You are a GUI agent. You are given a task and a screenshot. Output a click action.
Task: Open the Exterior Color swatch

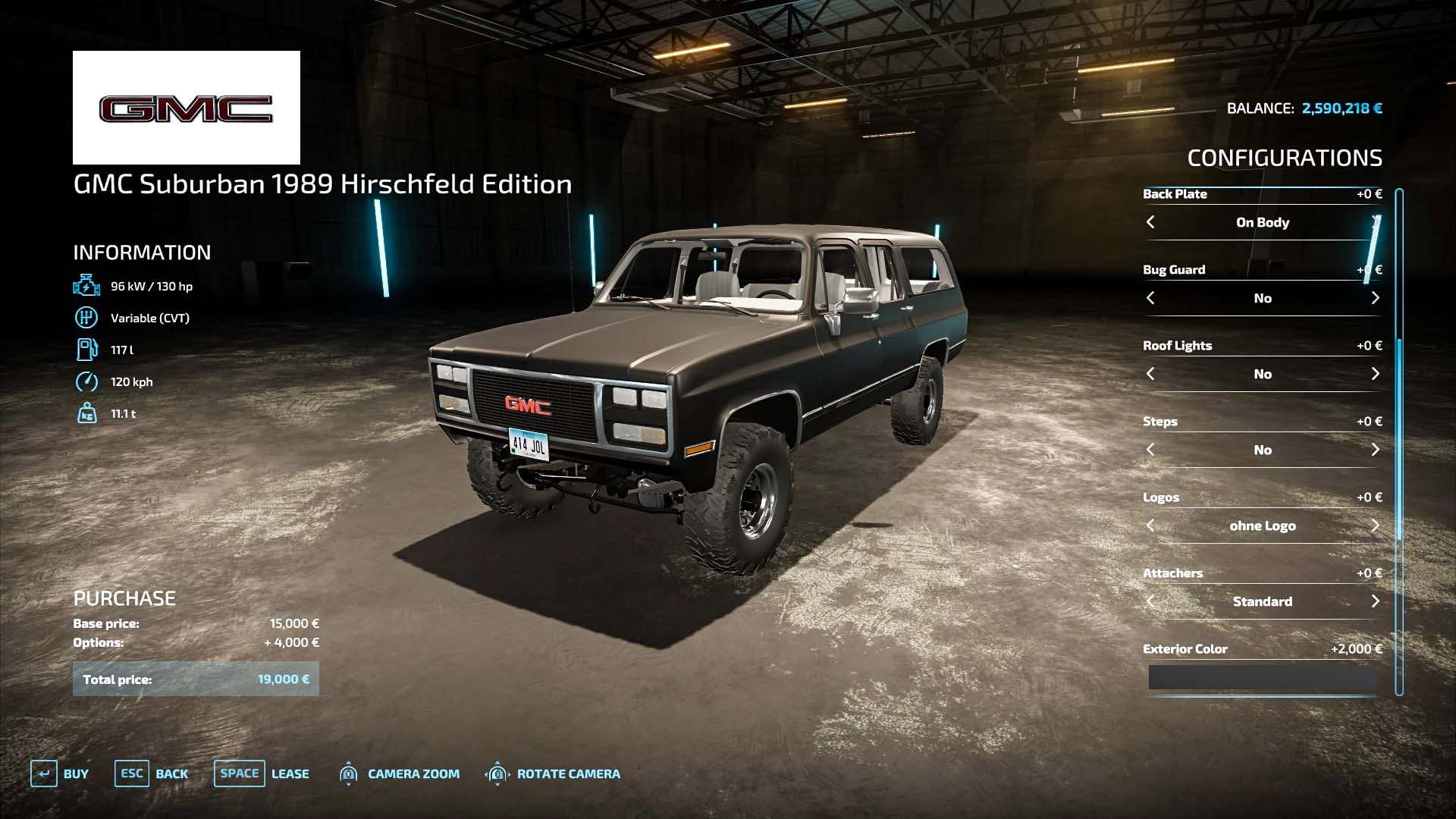[x=1262, y=677]
